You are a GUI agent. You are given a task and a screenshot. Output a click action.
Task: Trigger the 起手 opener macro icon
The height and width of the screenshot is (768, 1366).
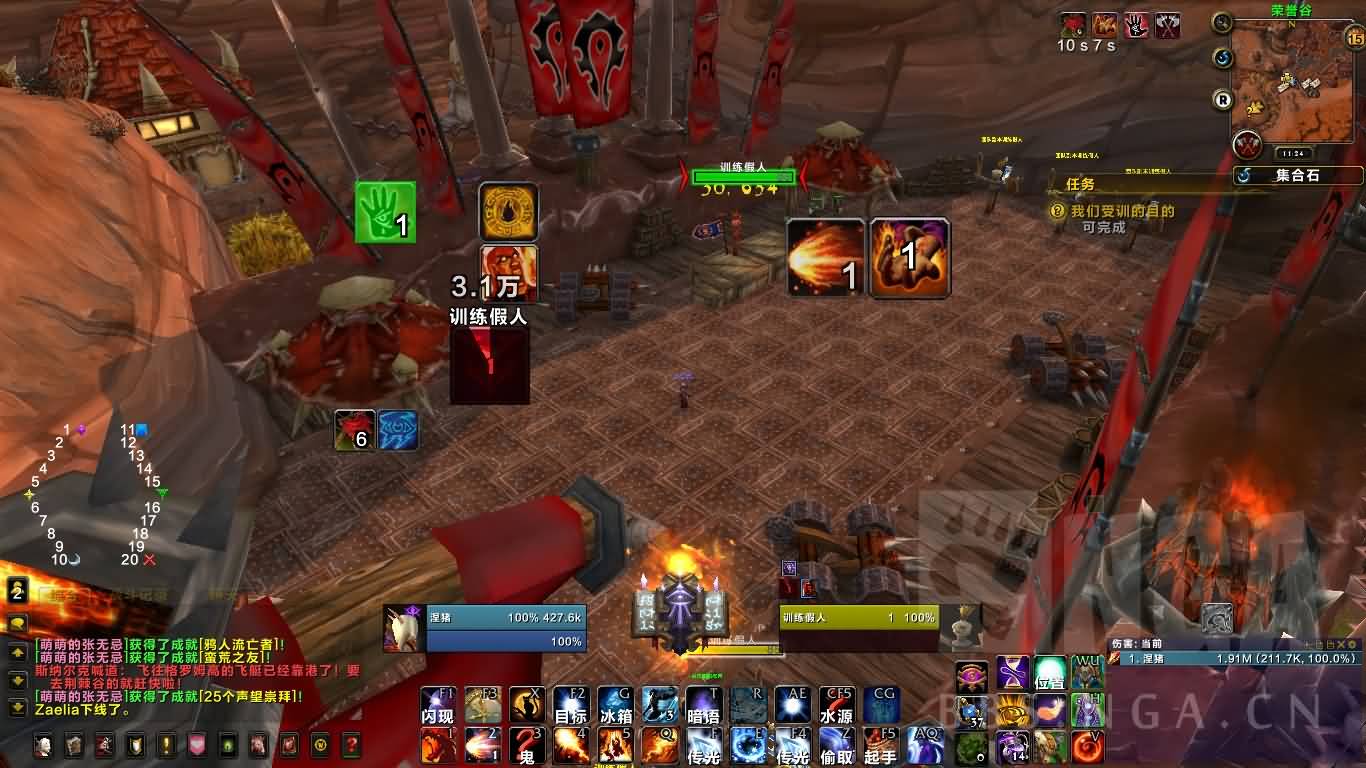click(880, 746)
